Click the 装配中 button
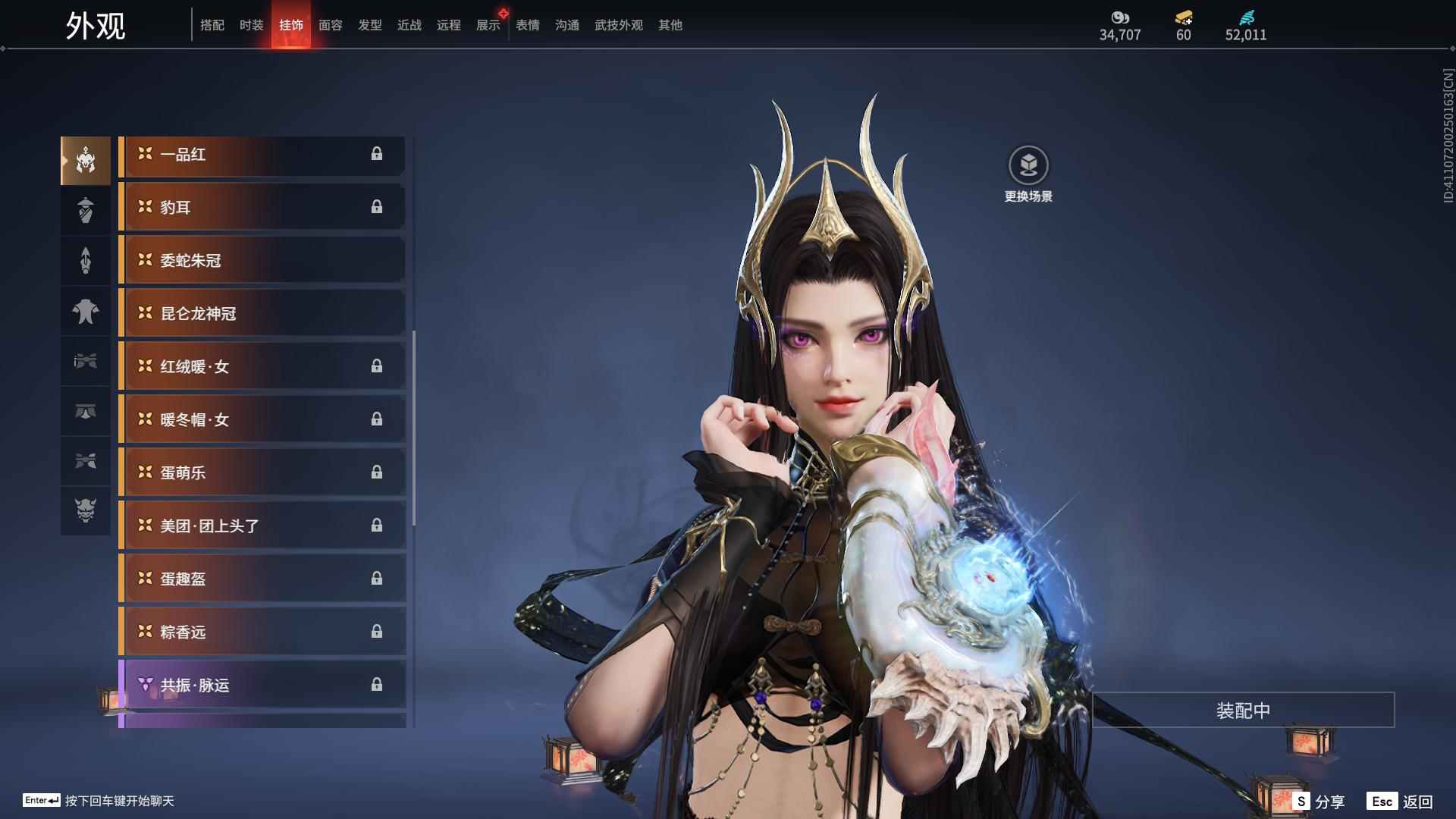The image size is (1456, 819). (1243, 711)
